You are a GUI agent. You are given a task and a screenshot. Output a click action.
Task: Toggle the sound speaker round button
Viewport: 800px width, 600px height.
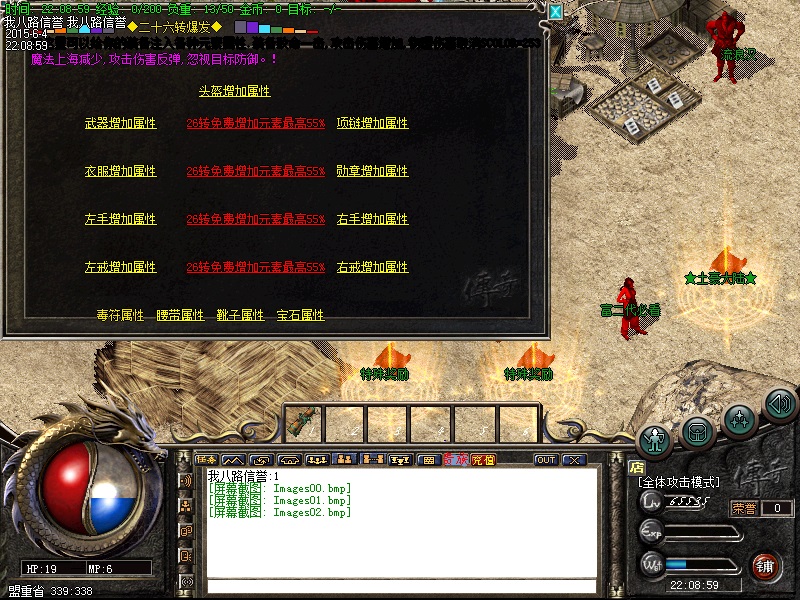(x=780, y=403)
